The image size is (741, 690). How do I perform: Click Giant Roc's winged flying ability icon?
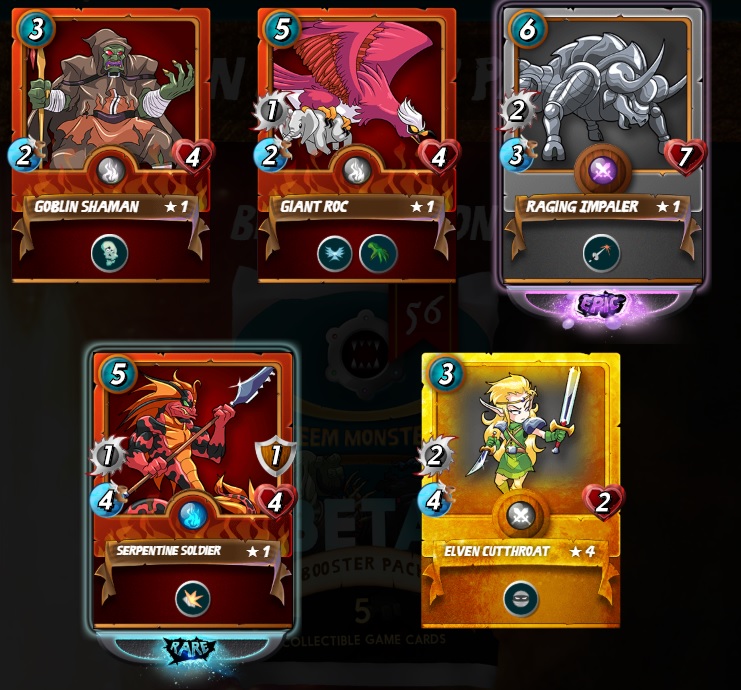point(335,253)
